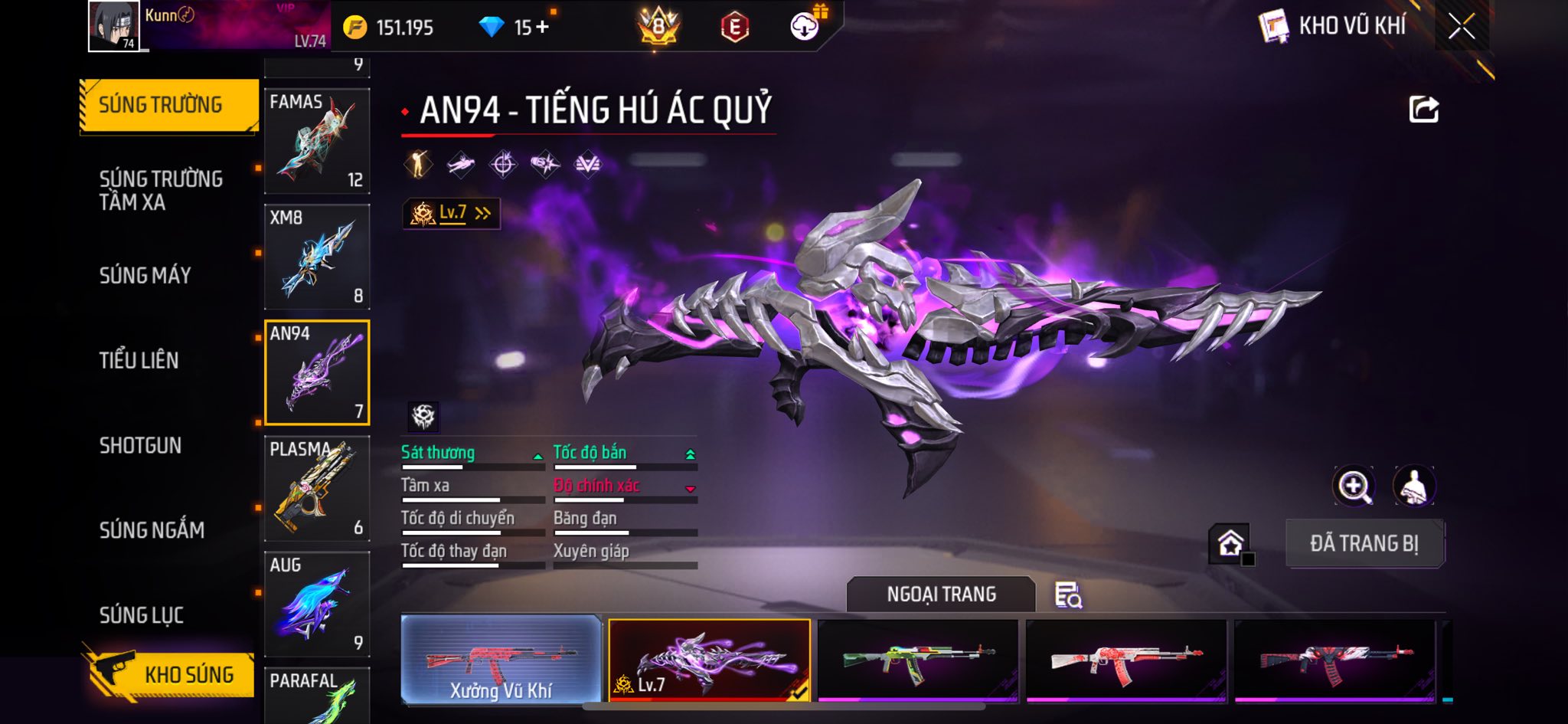Pick the XM8 weapon tile
1568x724 pixels.
click(317, 257)
